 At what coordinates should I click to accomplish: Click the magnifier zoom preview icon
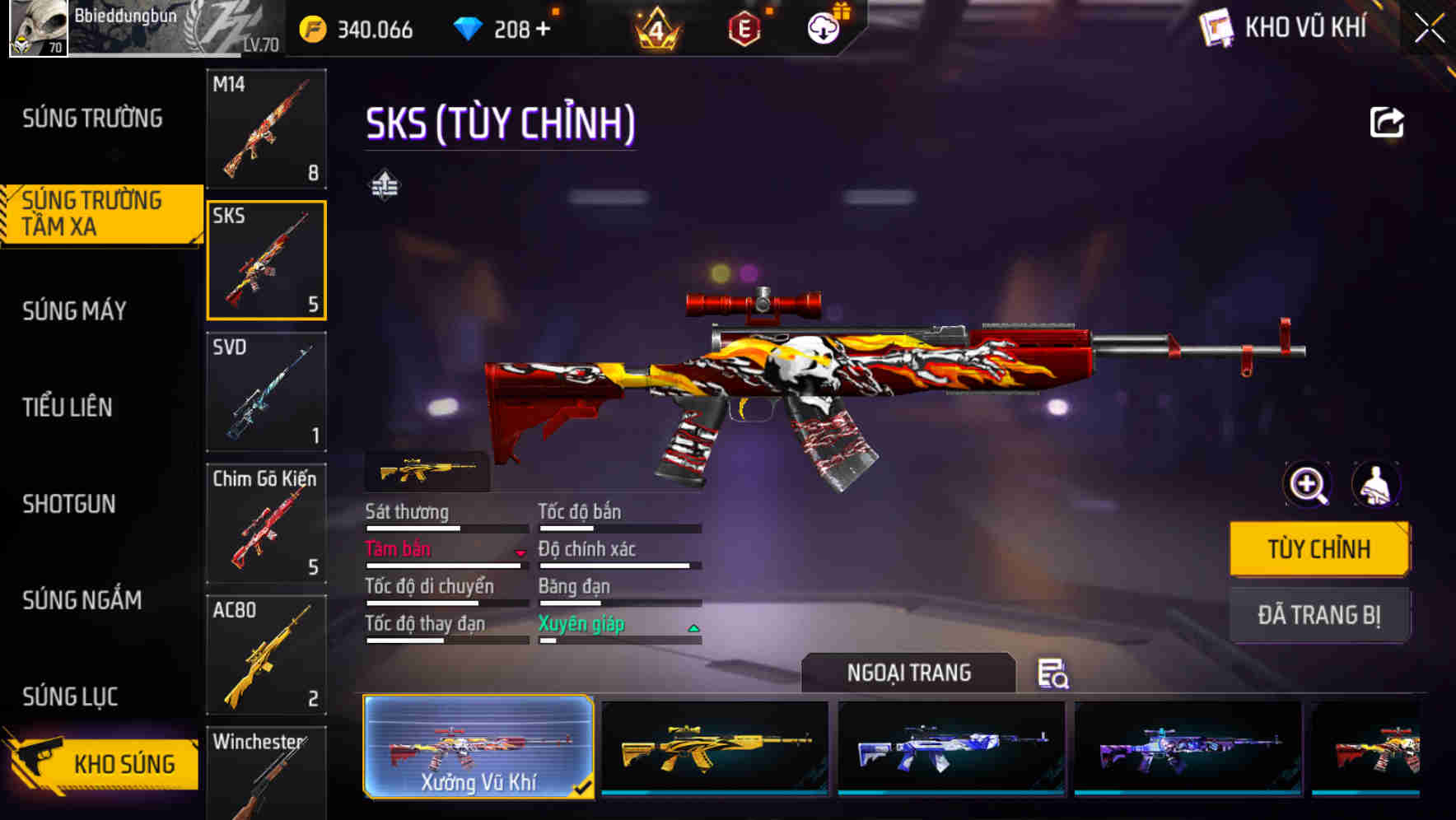pyautogui.click(x=1306, y=484)
